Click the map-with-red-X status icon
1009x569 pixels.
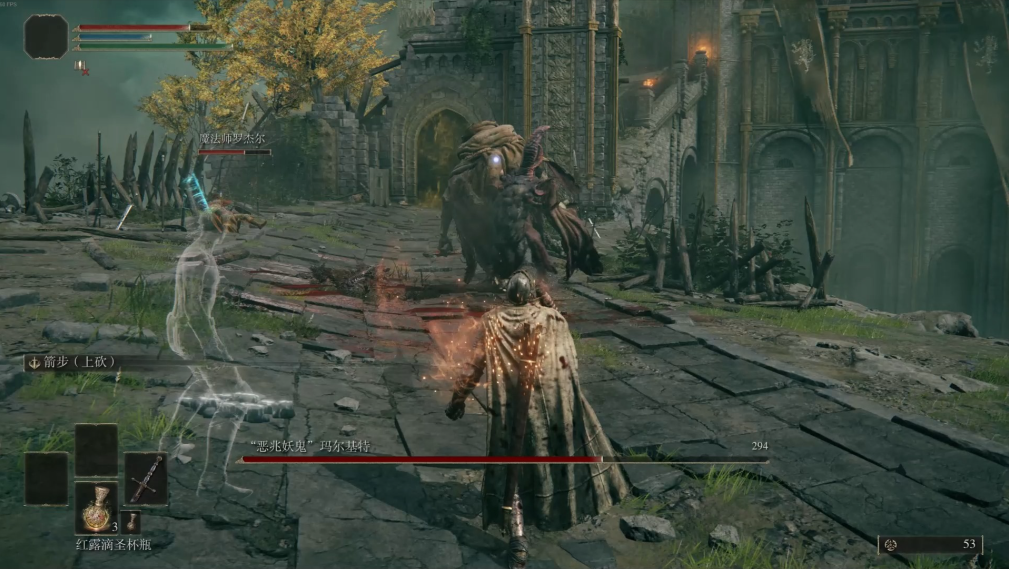pyautogui.click(x=82, y=67)
